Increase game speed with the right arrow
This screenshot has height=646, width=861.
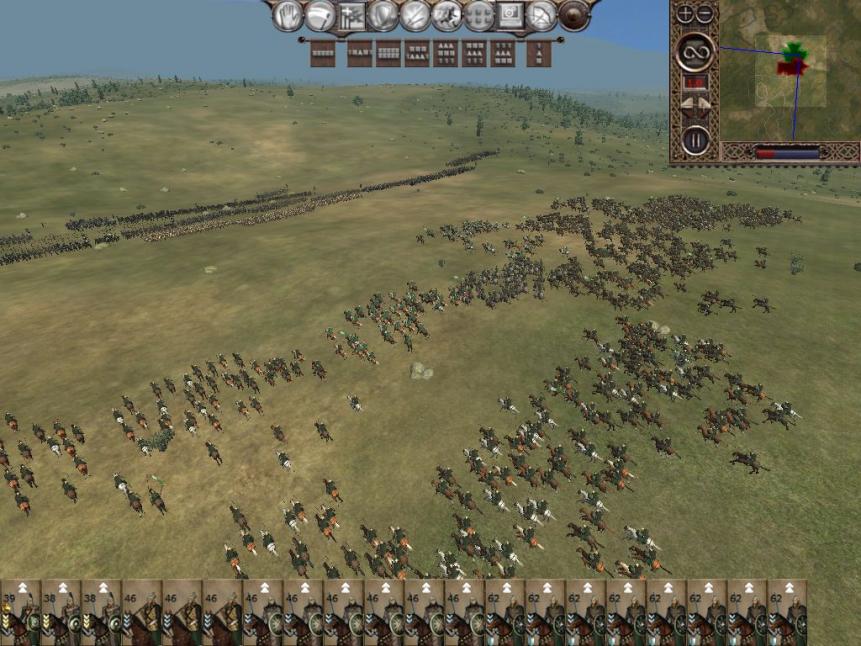point(703,103)
